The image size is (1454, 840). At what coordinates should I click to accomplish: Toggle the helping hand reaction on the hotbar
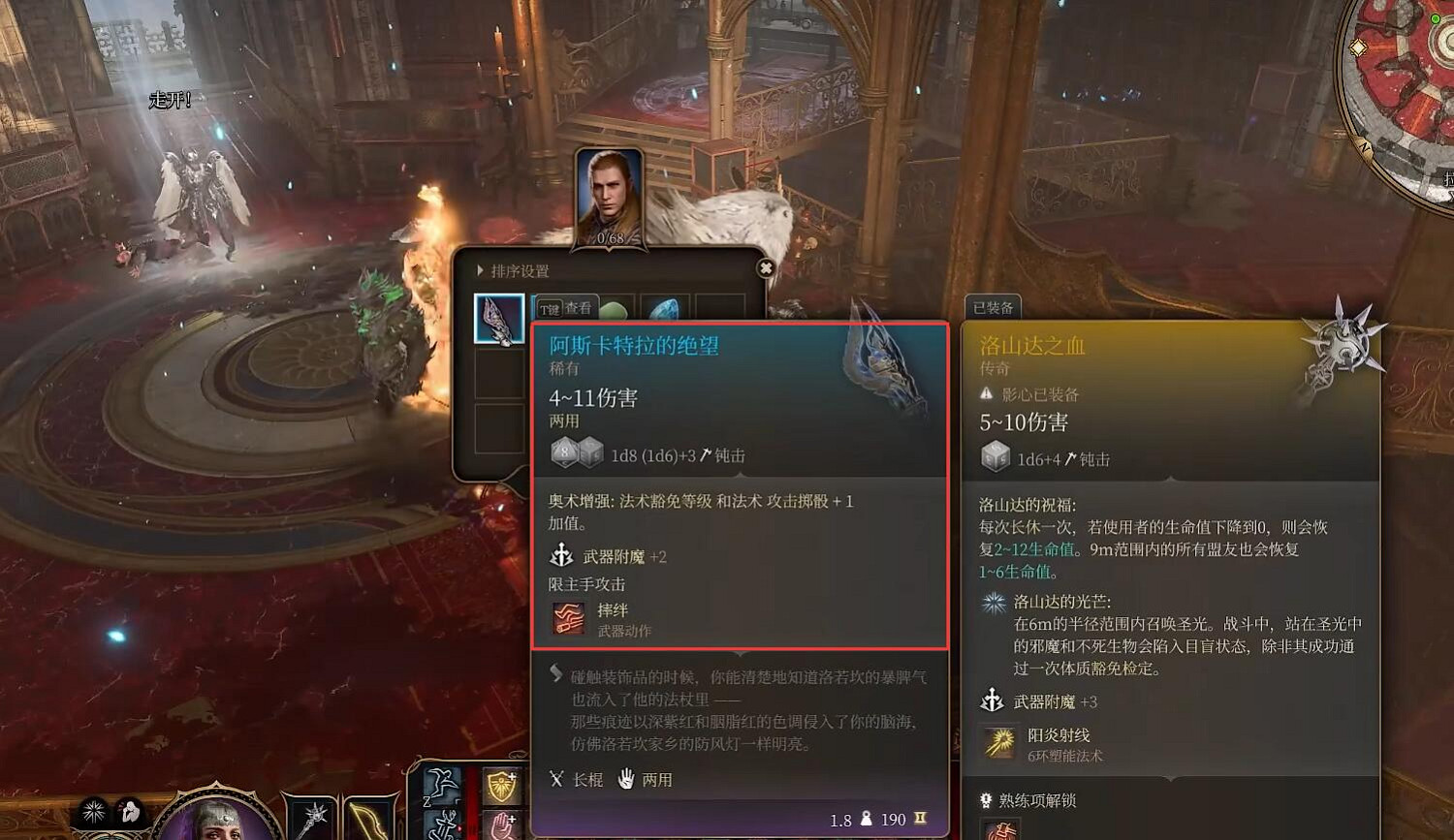pyautogui.click(x=505, y=826)
